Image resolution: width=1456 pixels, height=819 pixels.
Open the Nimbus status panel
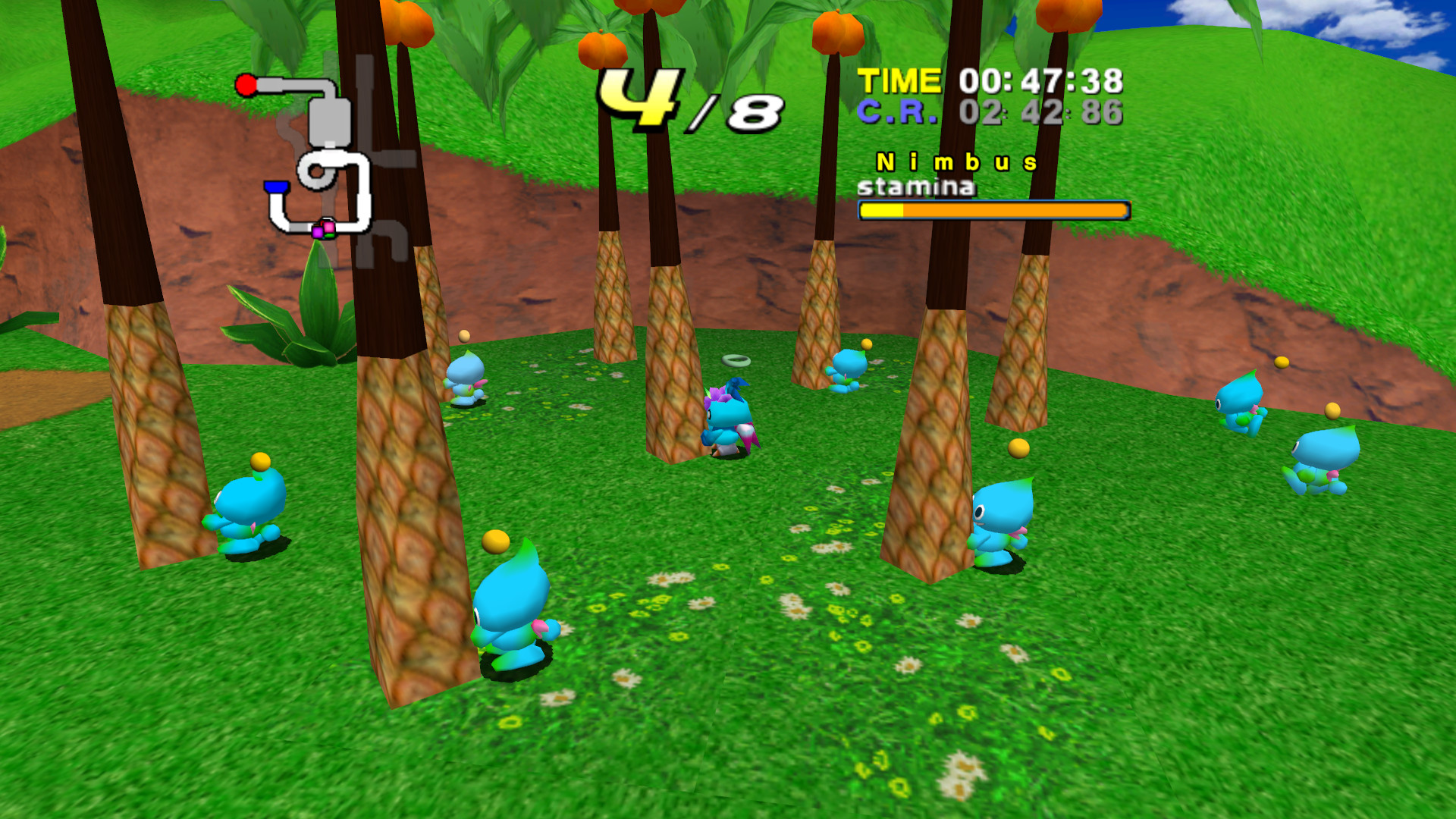(957, 161)
